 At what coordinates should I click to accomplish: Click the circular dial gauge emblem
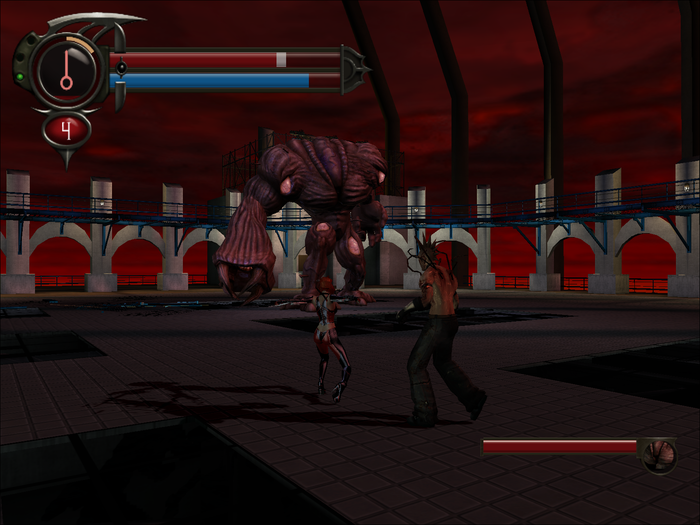tap(66, 70)
